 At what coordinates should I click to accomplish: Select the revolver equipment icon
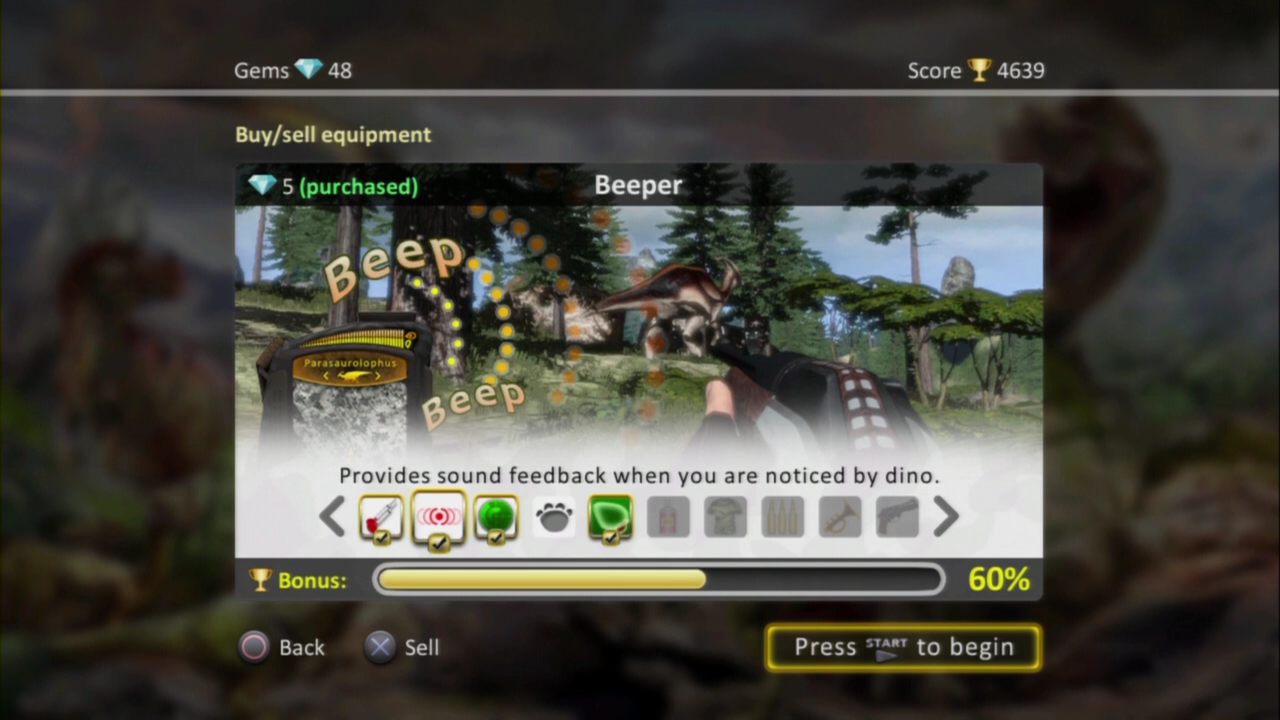coord(897,517)
